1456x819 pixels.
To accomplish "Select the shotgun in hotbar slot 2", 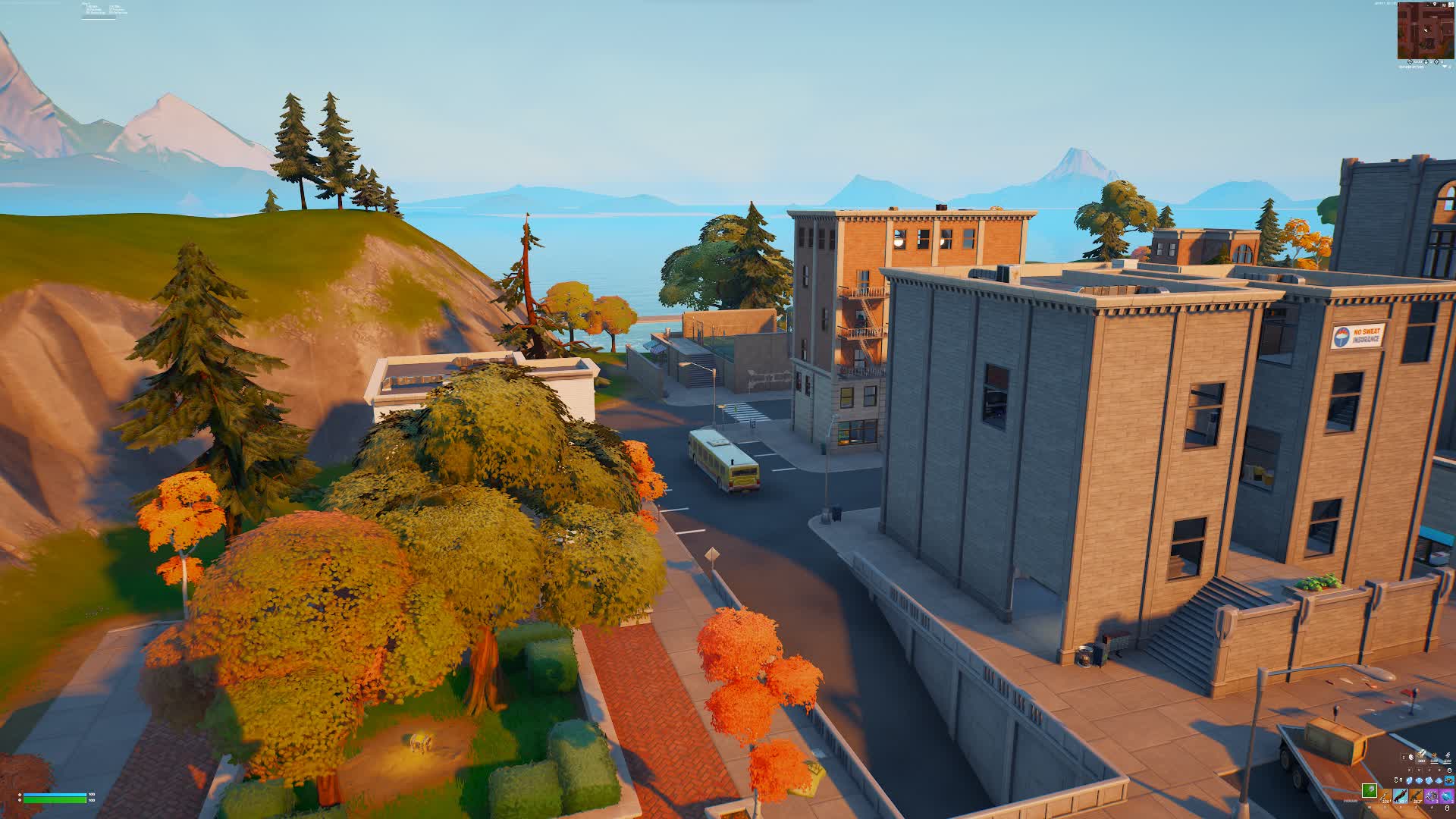I will 1401,796.
